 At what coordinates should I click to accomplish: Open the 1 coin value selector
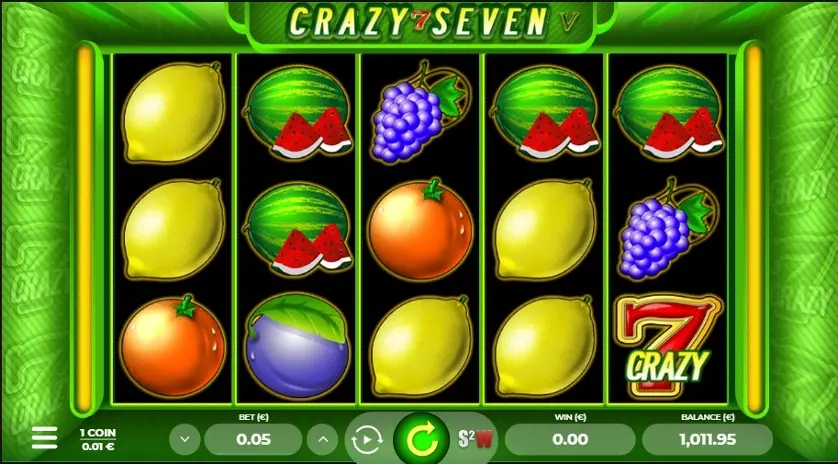click(97, 438)
